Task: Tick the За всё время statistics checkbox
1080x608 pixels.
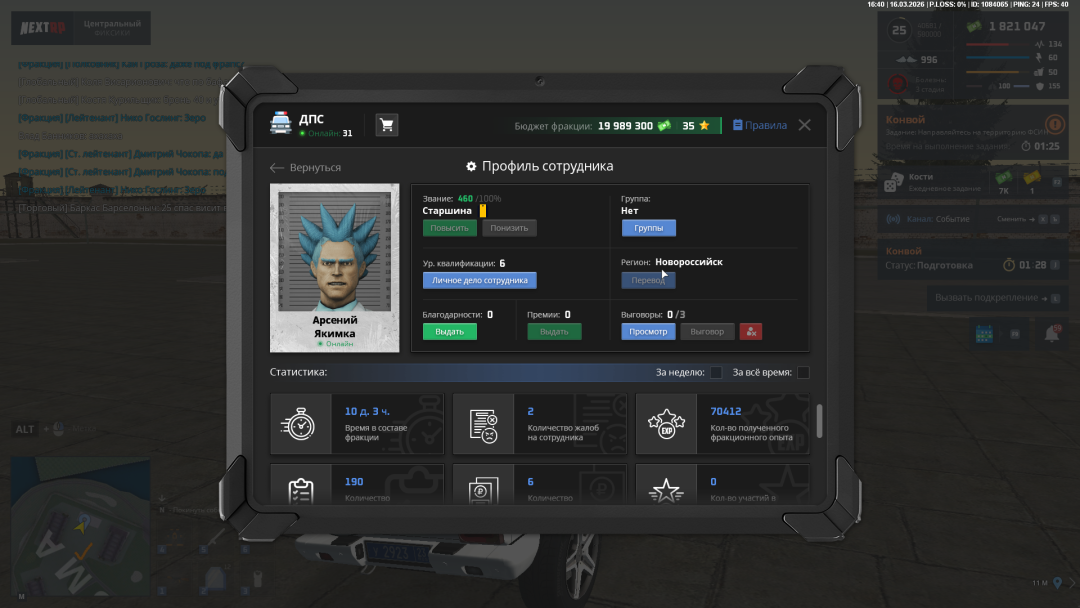Action: point(803,373)
